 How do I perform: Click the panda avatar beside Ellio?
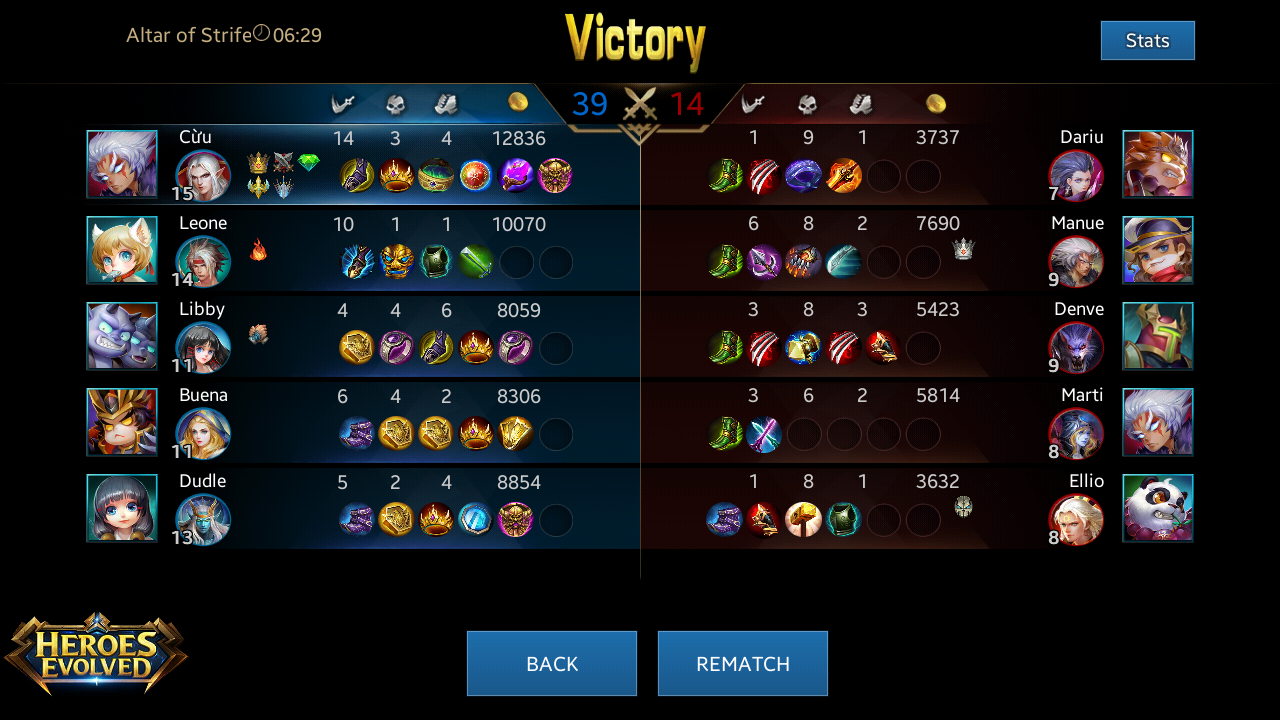(x=1158, y=508)
